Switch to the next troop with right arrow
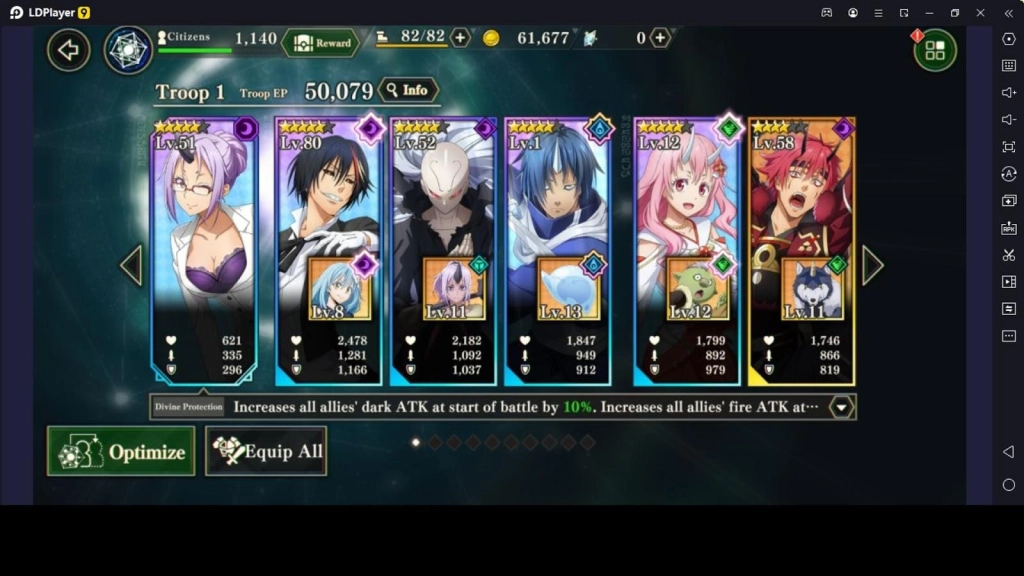The height and width of the screenshot is (576, 1024). 872,265
